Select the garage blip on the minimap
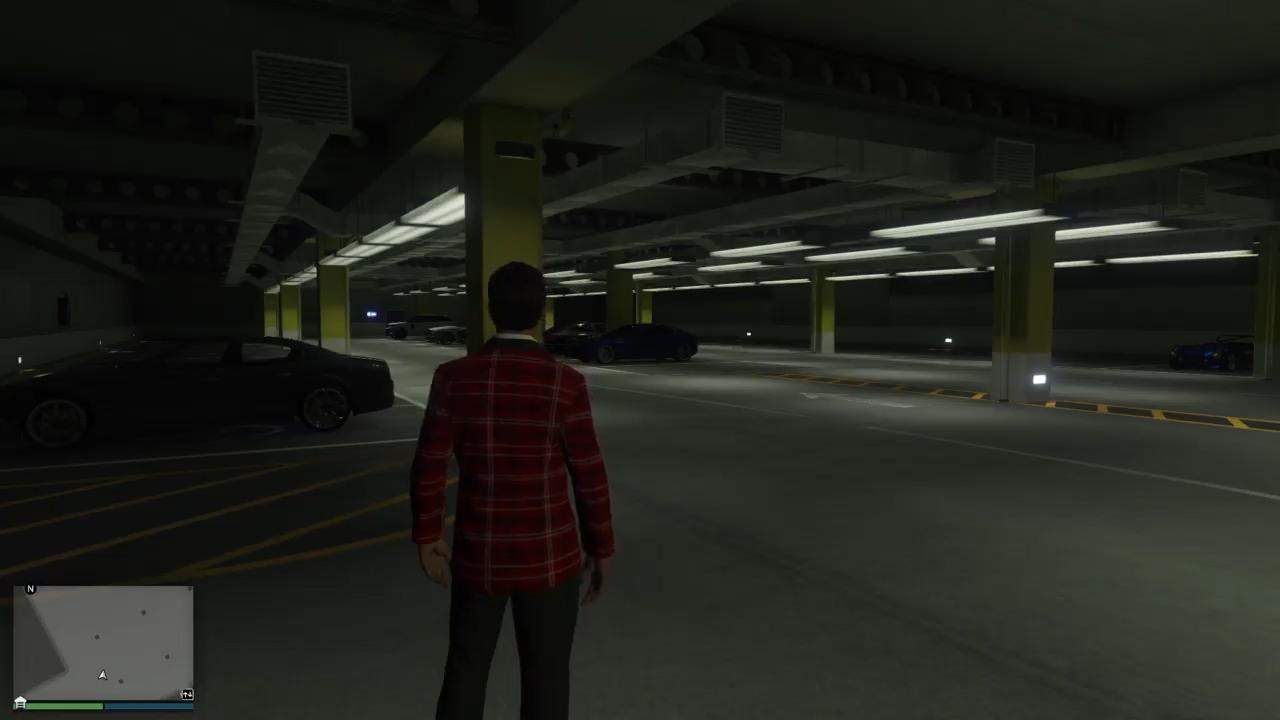This screenshot has height=720, width=1280. click(20, 702)
